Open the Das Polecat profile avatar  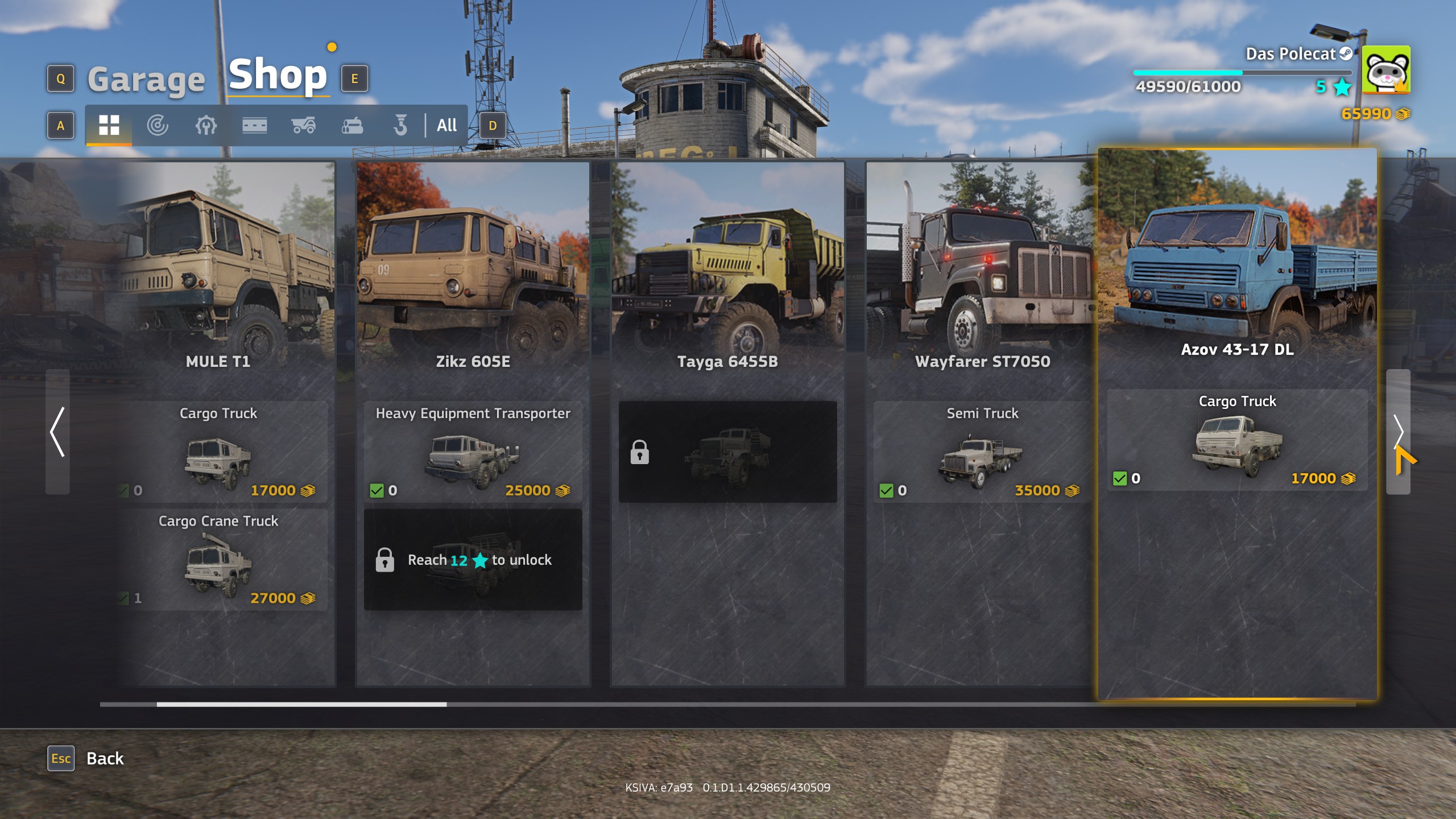click(x=1386, y=69)
